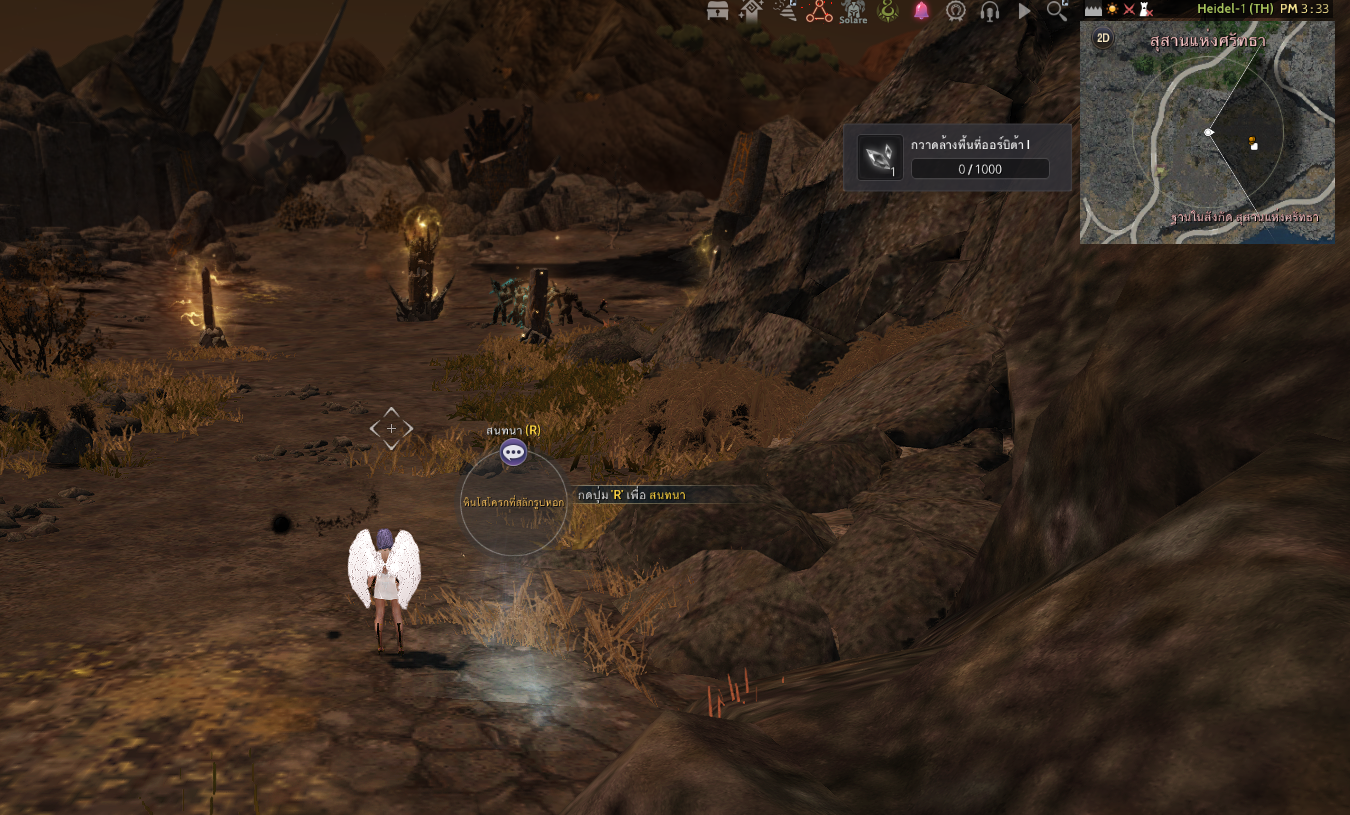This screenshot has width=1350, height=815.
Task: Open the headset voice chat icon
Action: click(x=990, y=11)
